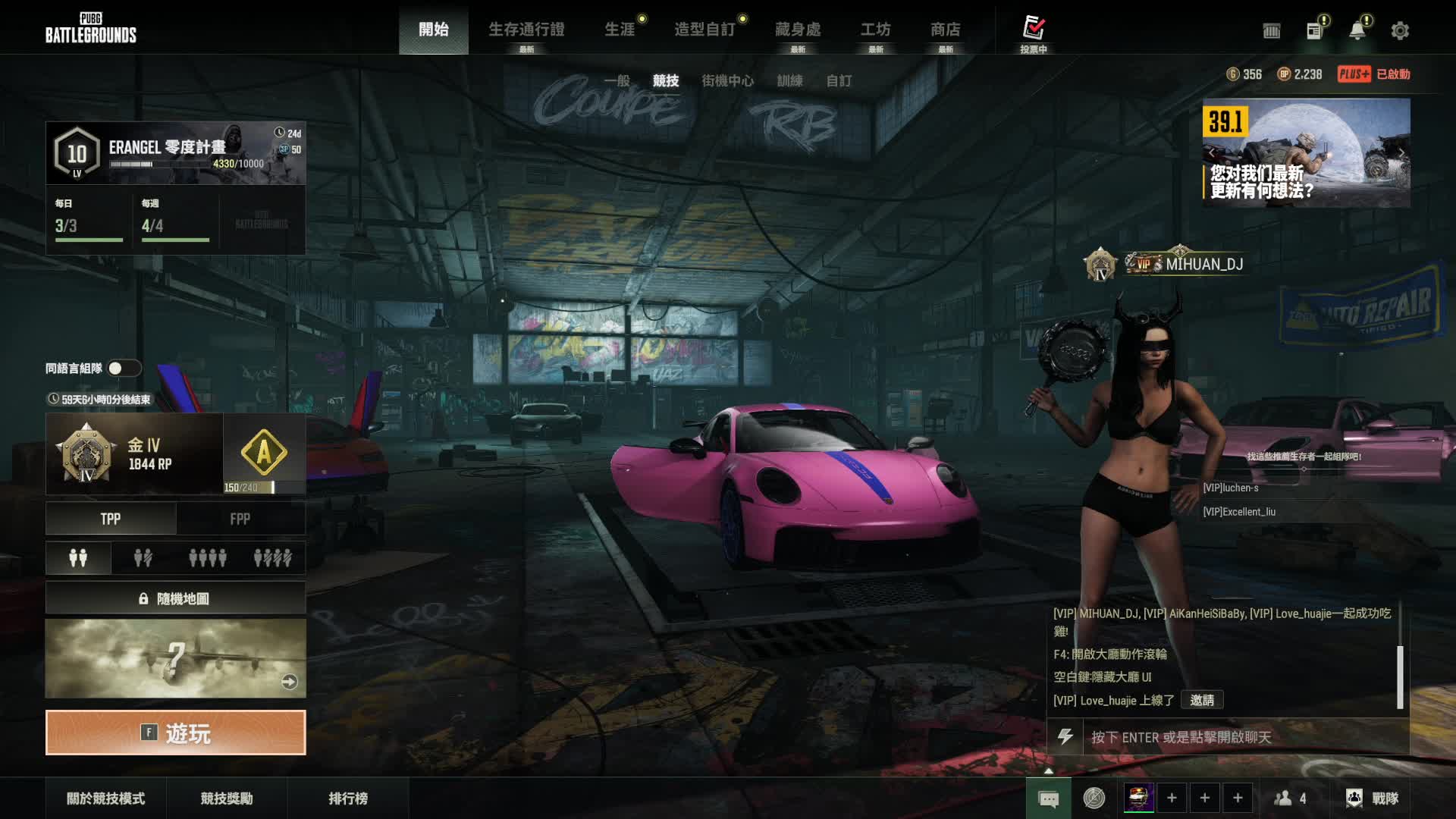Open the notifications bell icon
This screenshot has height=819, width=1456.
pos(1357,31)
